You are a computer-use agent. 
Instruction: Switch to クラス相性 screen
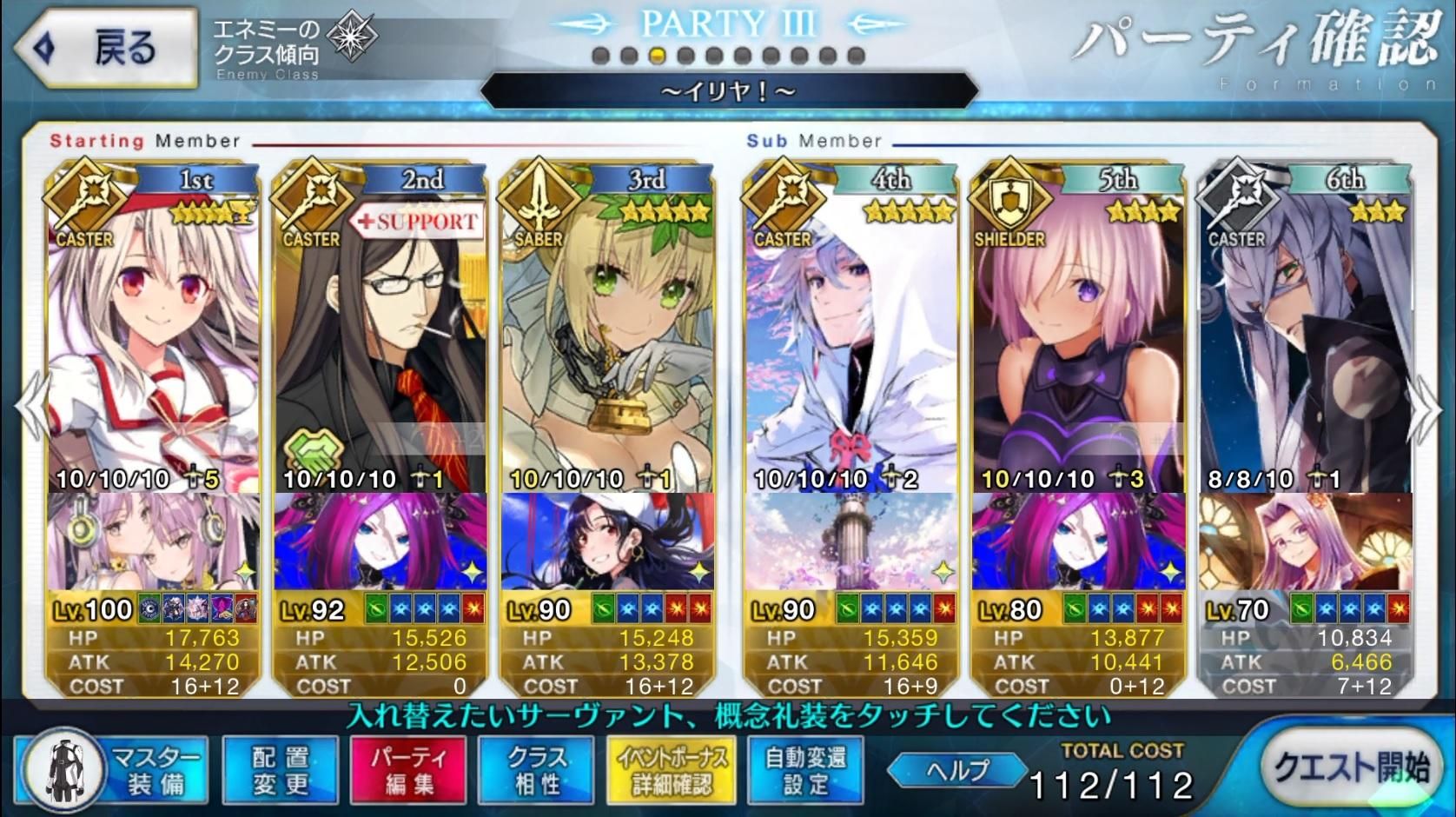tap(536, 769)
